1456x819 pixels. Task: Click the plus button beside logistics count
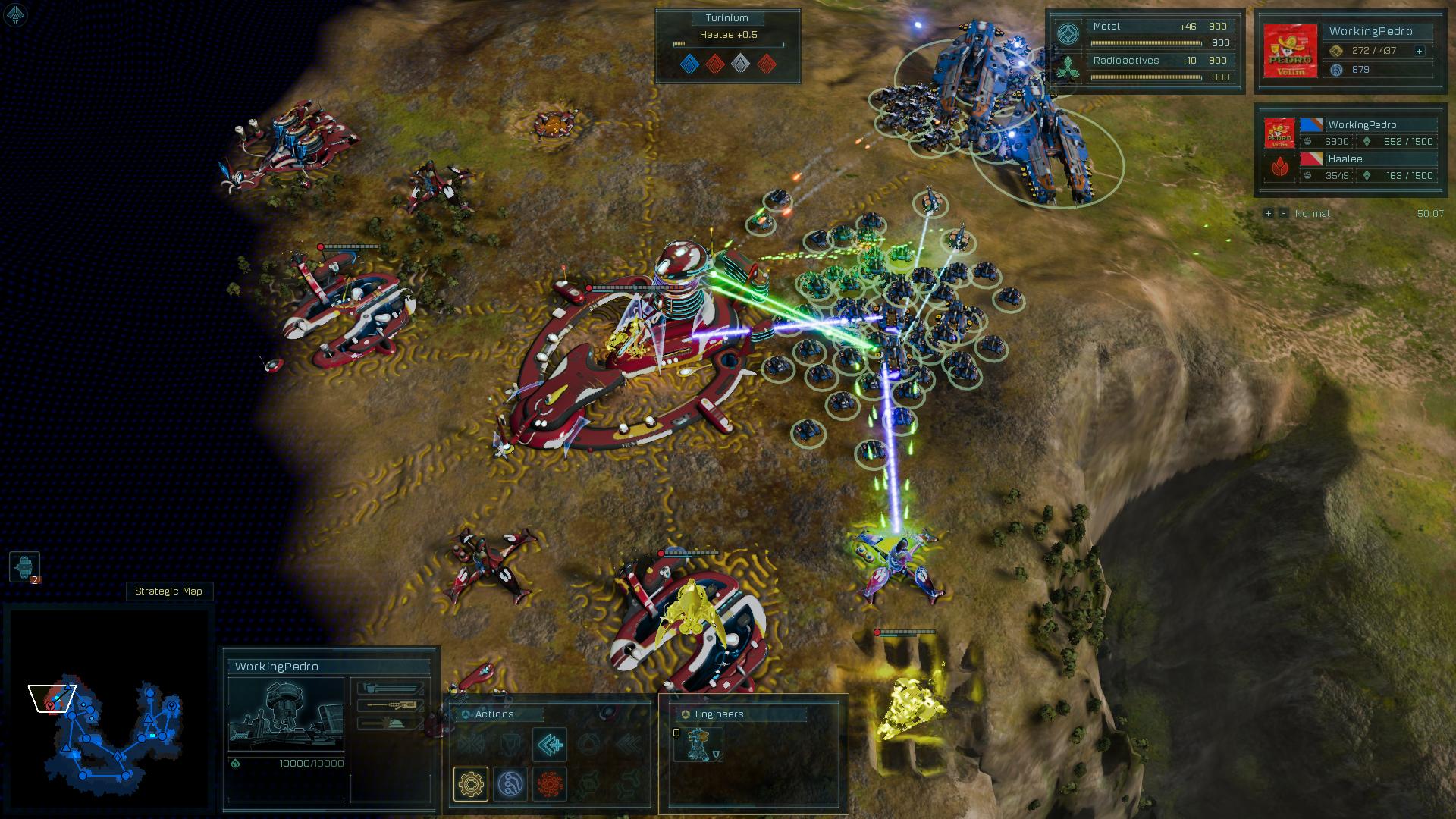pos(1419,51)
